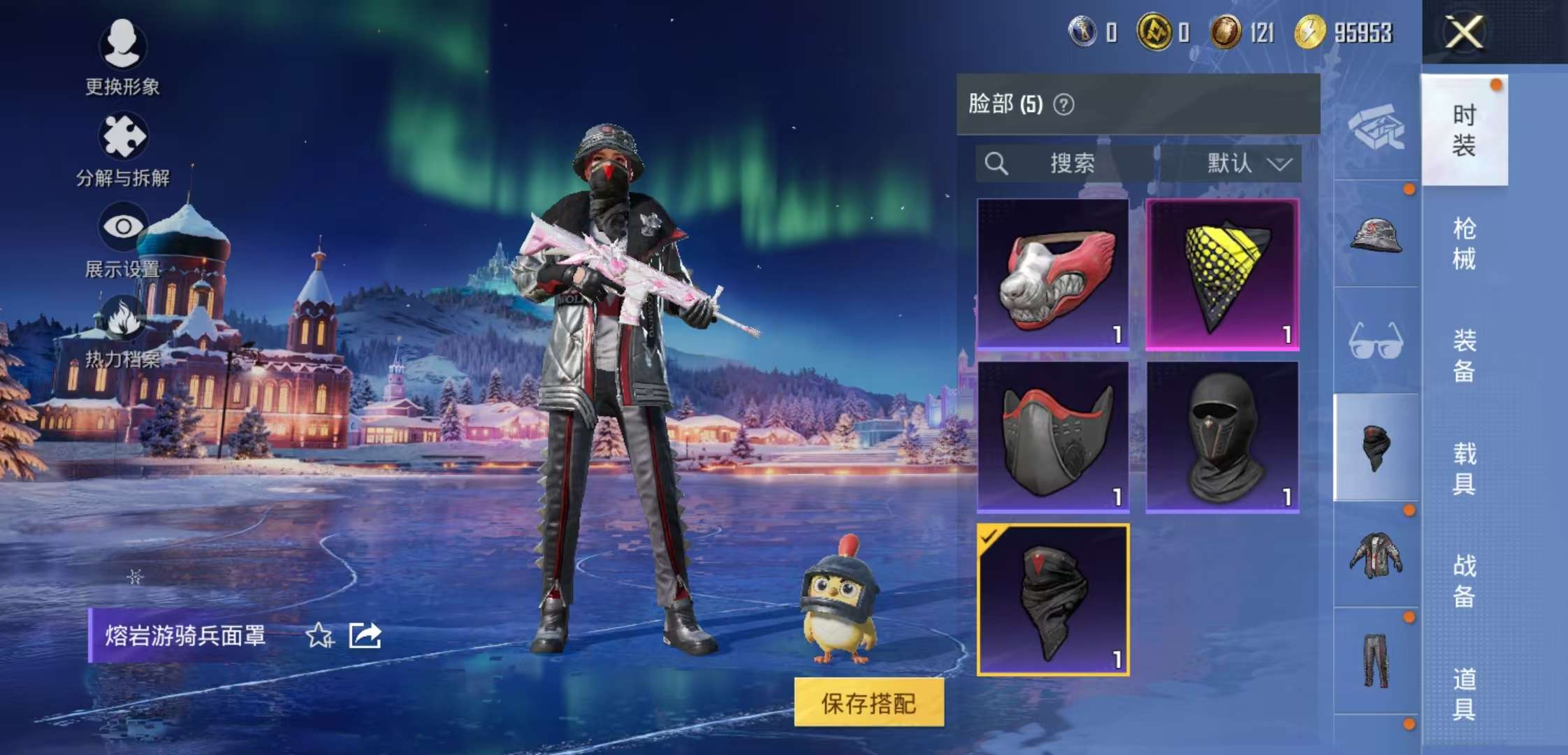Select the jacket clothing category
The height and width of the screenshot is (755, 1568).
point(1376,555)
